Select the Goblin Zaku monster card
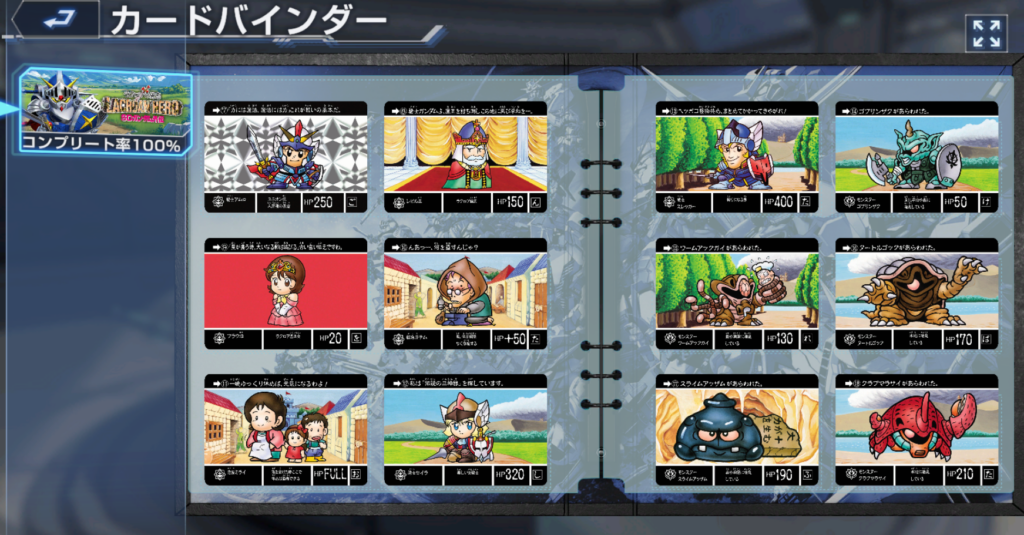1024x535 pixels. click(x=917, y=157)
